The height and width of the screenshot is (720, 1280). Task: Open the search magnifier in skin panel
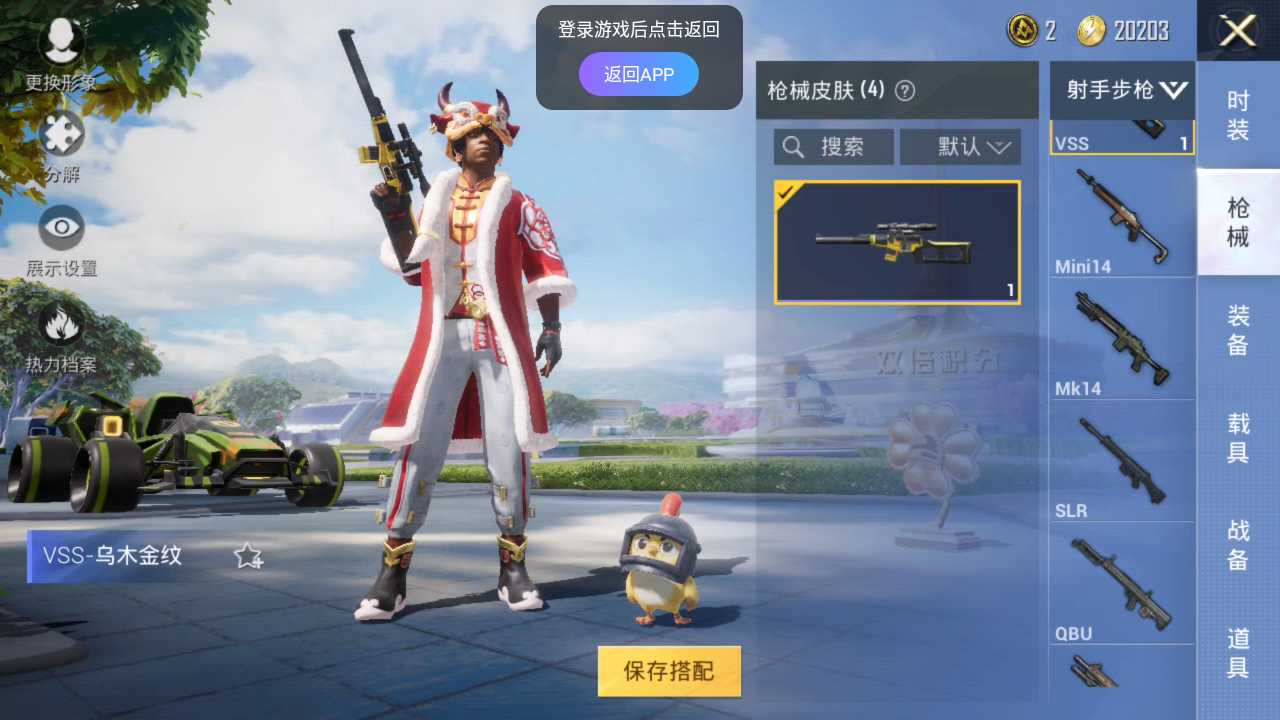(x=793, y=146)
